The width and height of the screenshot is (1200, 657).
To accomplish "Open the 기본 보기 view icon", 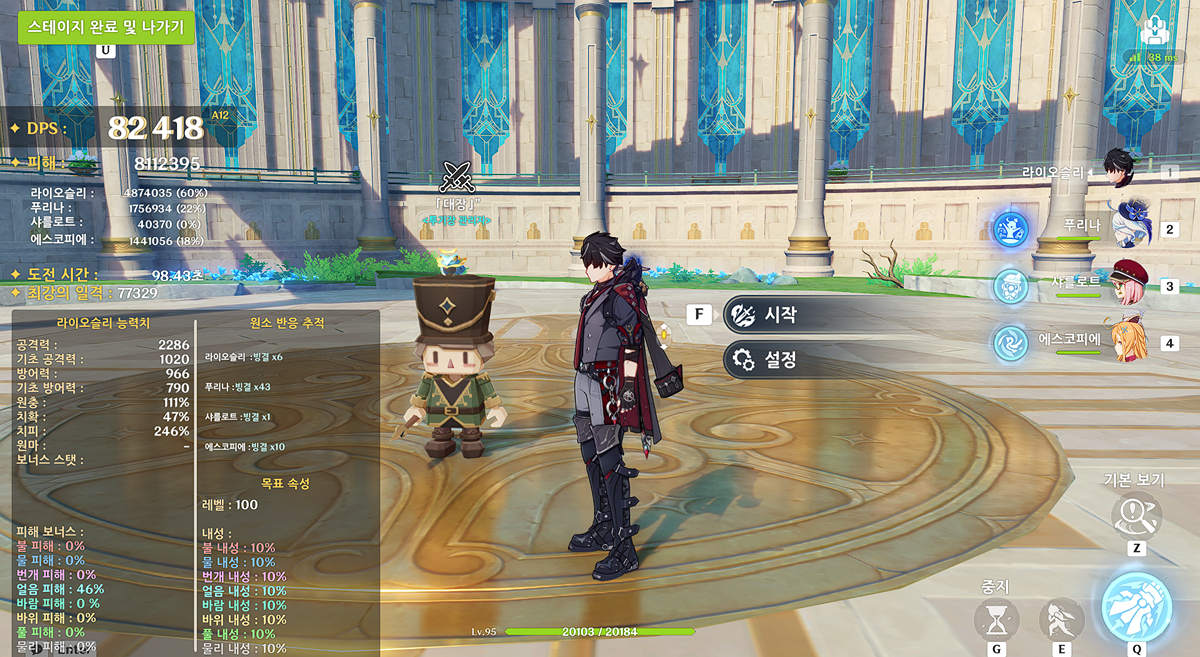I will pyautogui.click(x=1136, y=516).
